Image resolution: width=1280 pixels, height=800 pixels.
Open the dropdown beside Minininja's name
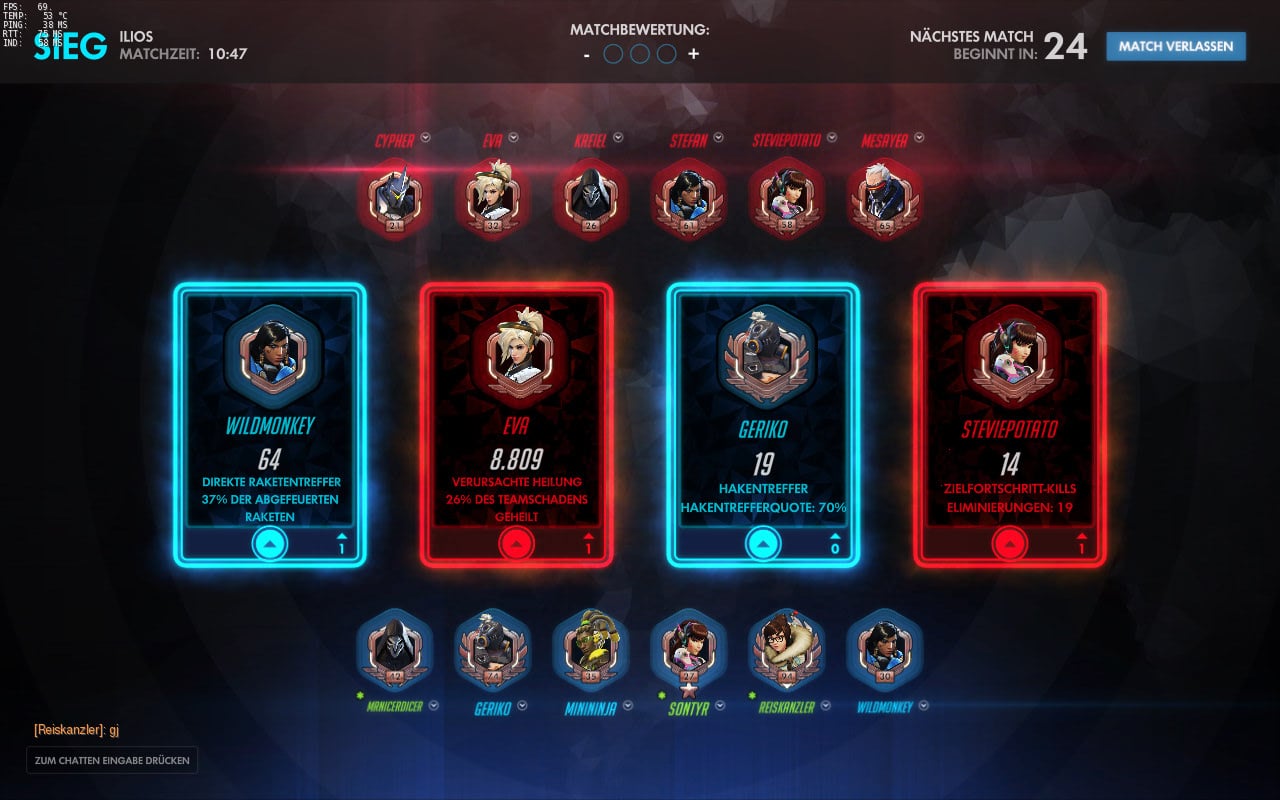click(x=627, y=705)
